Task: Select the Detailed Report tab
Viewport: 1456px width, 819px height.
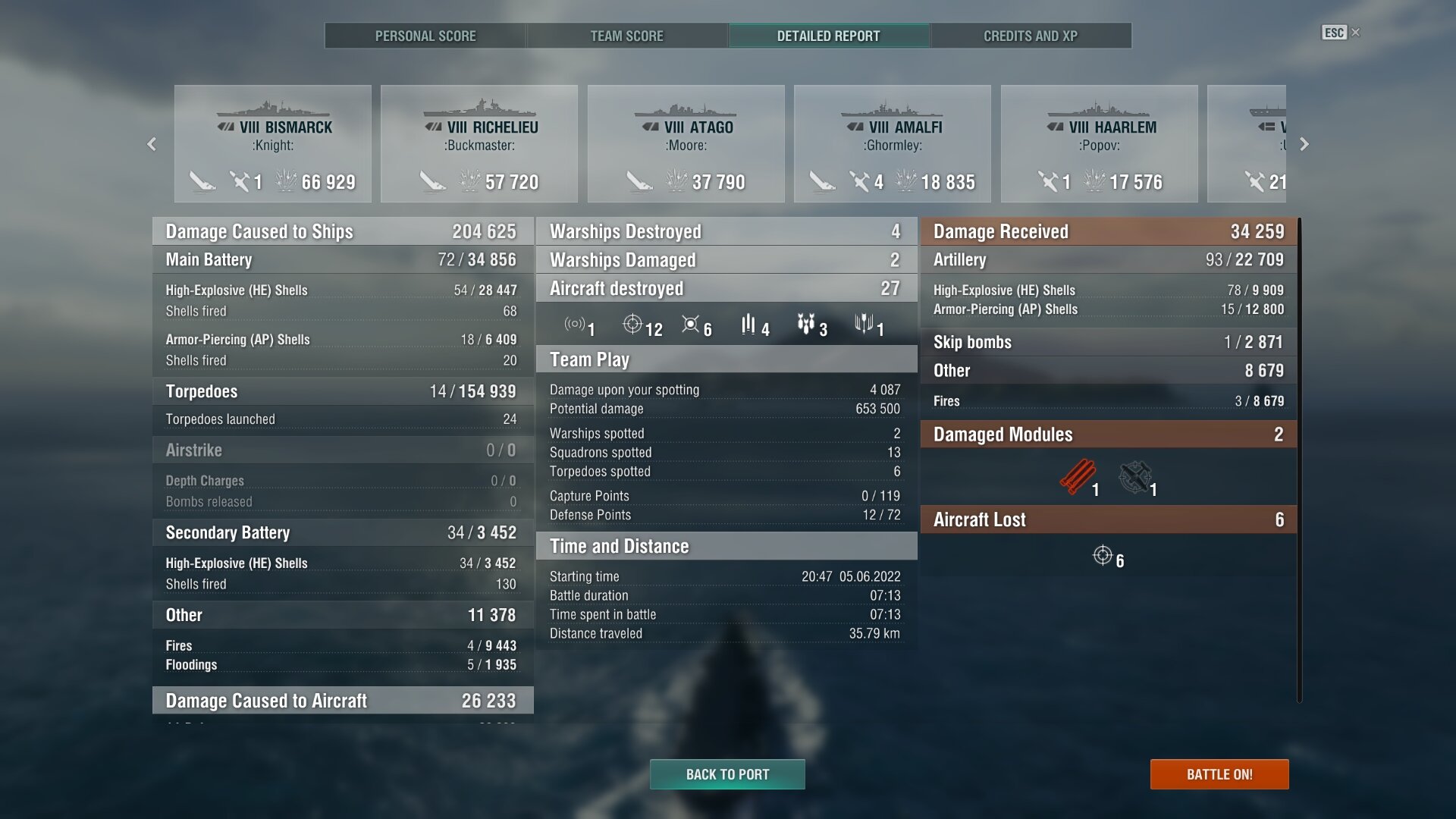Action: 828,36
